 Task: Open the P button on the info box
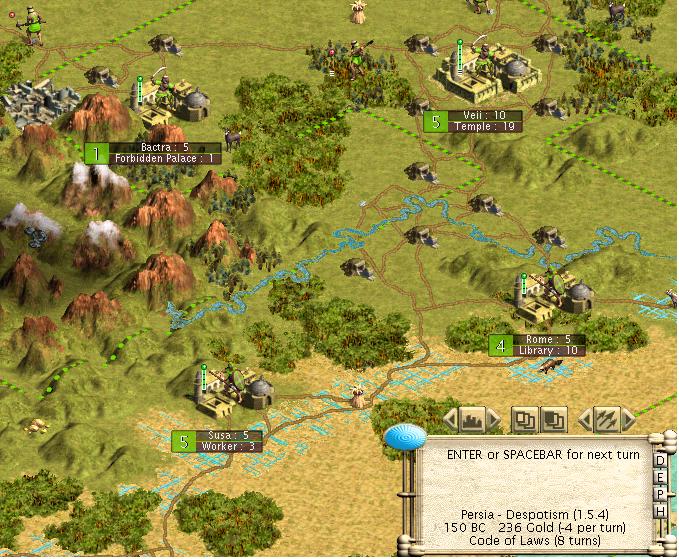pyautogui.click(x=660, y=495)
